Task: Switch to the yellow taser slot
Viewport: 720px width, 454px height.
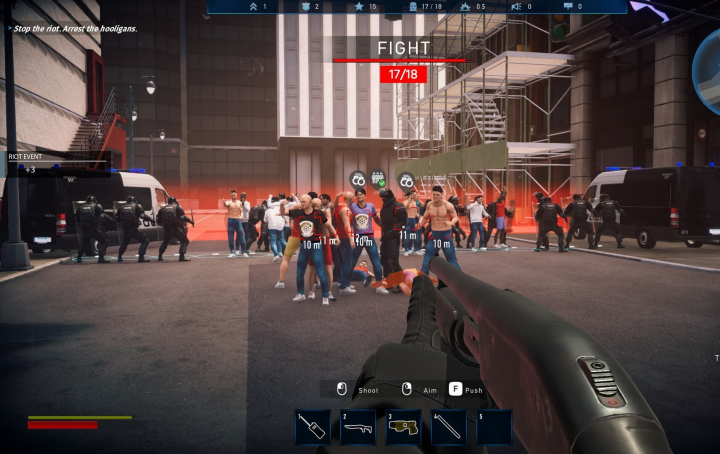Action: 403,427
